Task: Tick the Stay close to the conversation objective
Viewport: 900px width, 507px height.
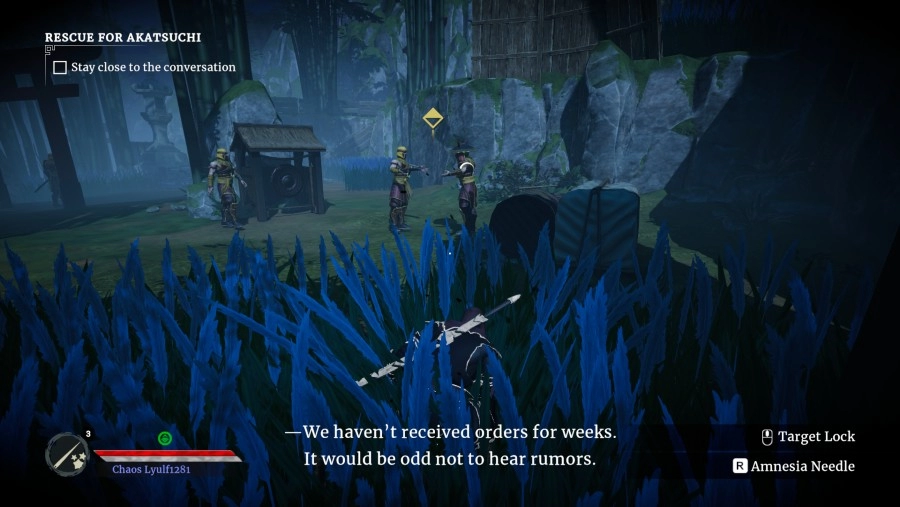Action: (60, 68)
